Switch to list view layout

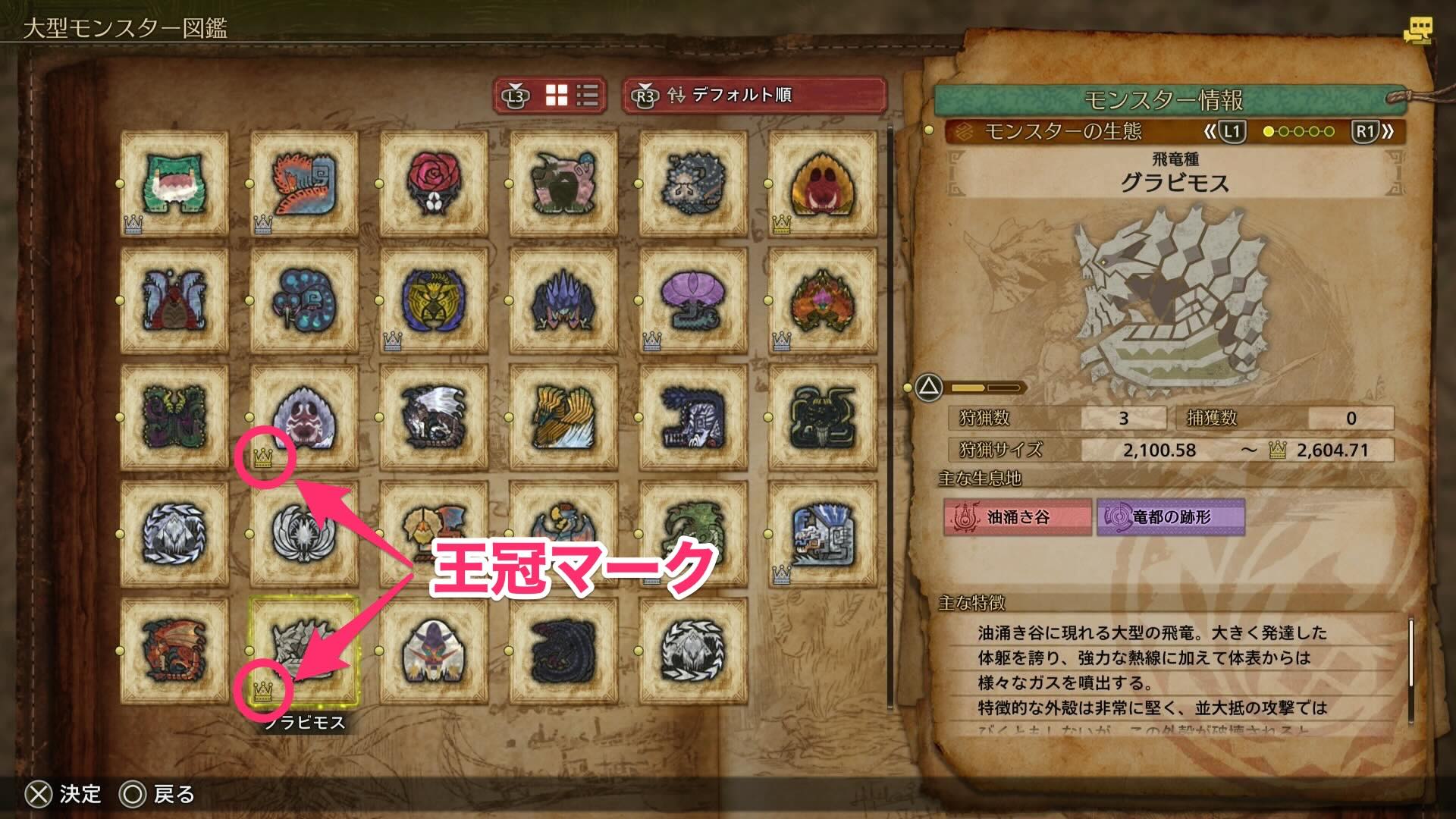point(586,96)
